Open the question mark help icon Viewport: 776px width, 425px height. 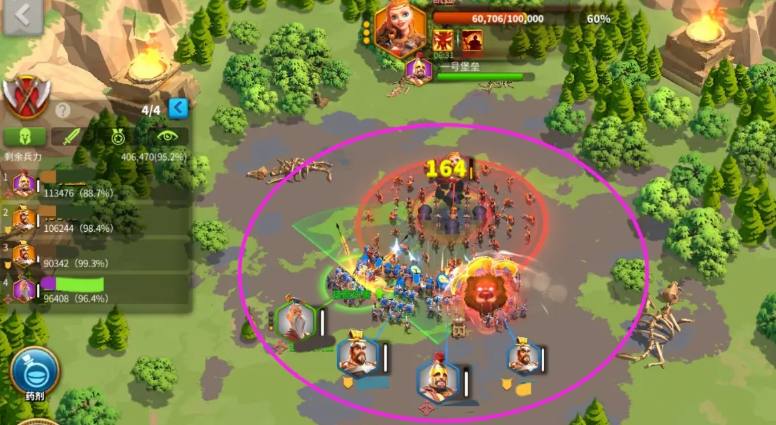tap(63, 110)
